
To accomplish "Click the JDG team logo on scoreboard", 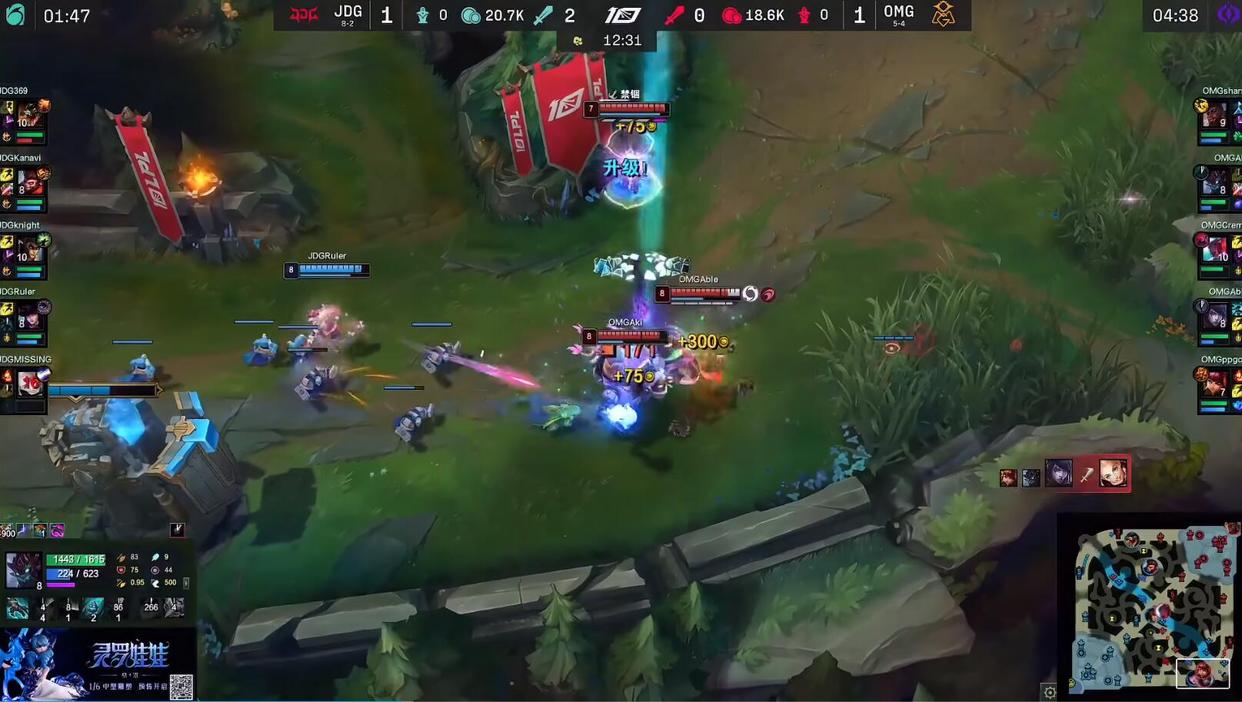I will point(303,15).
